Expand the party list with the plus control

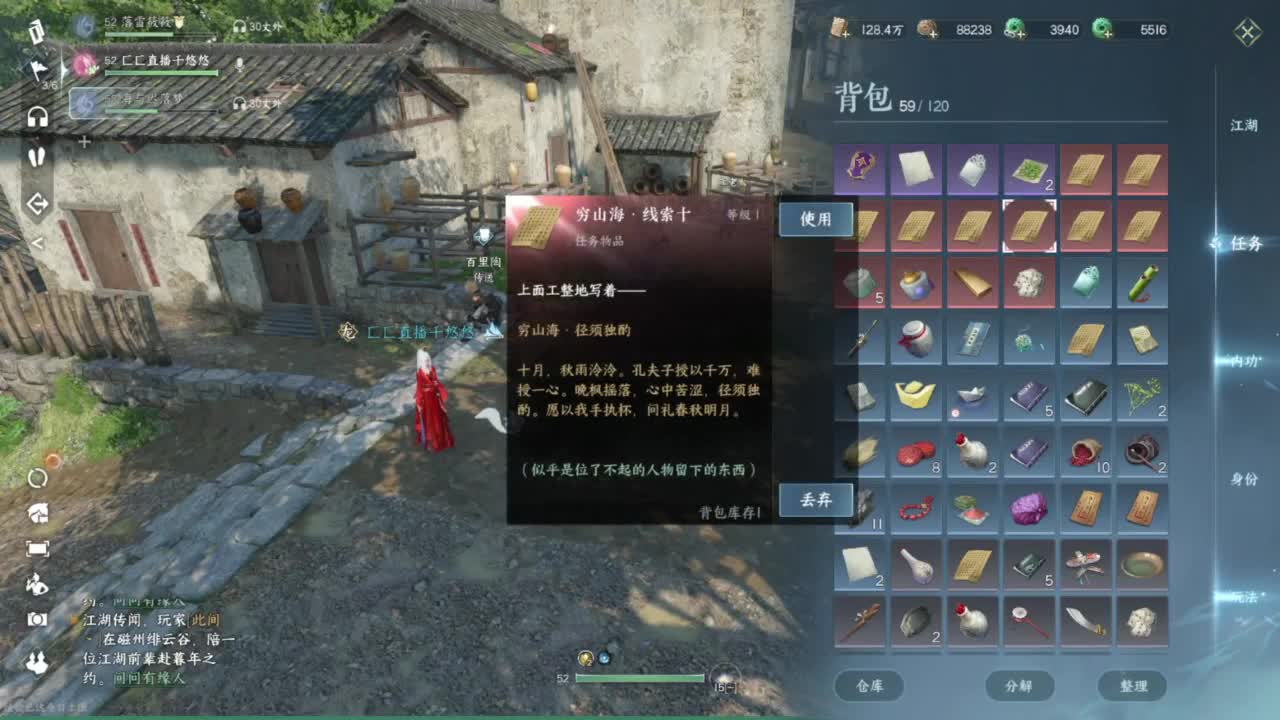85,141
